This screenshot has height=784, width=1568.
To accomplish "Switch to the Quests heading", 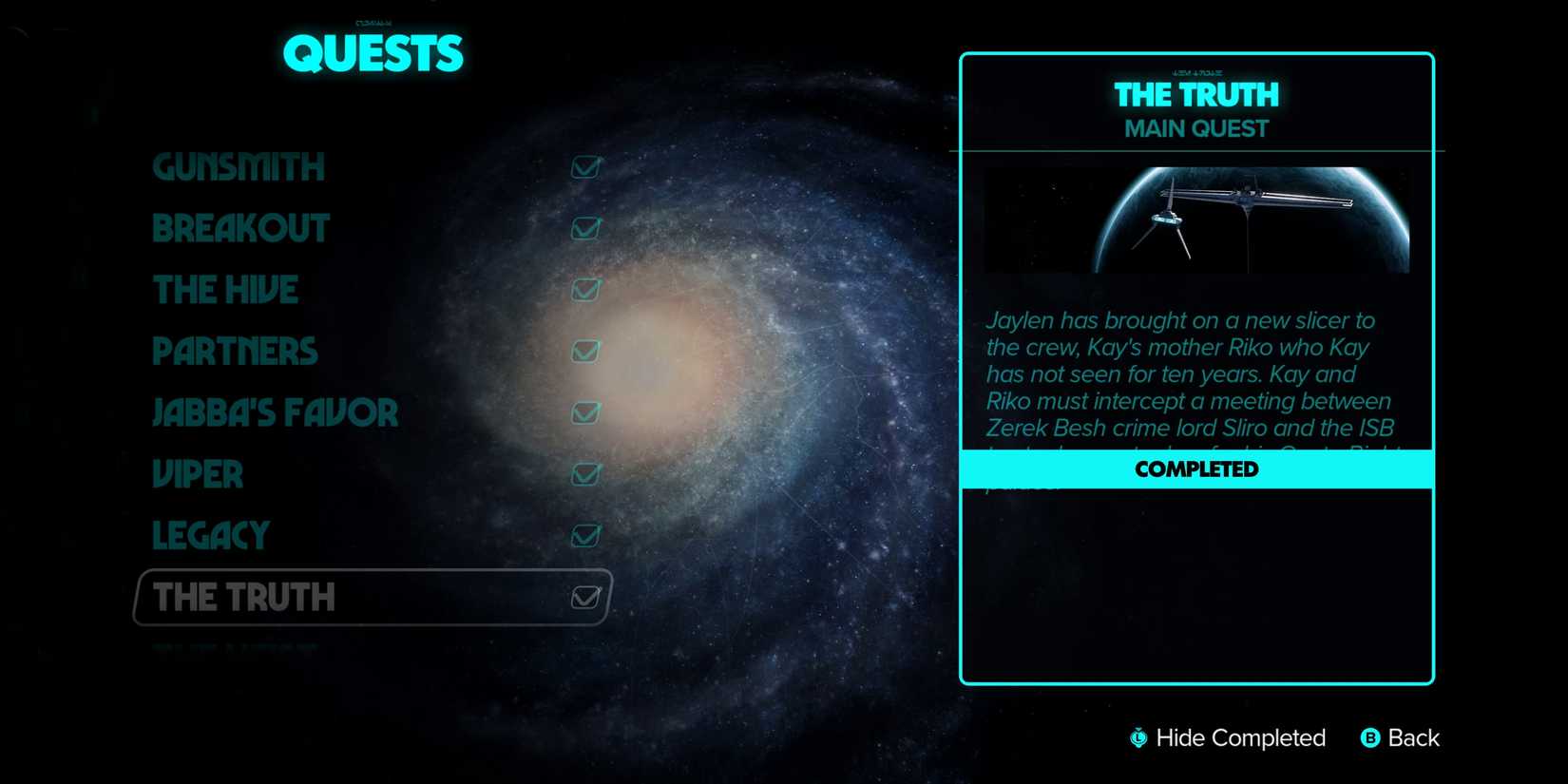I will 373,54.
